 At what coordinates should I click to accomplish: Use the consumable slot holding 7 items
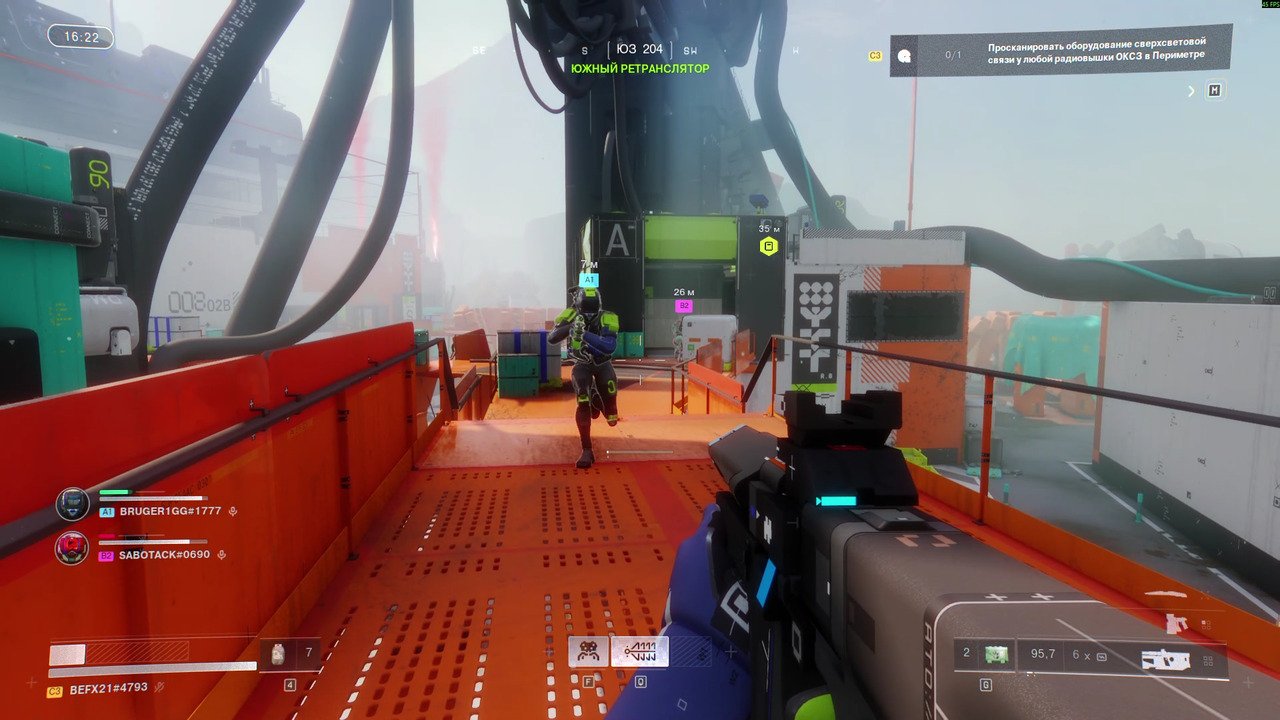pos(290,654)
